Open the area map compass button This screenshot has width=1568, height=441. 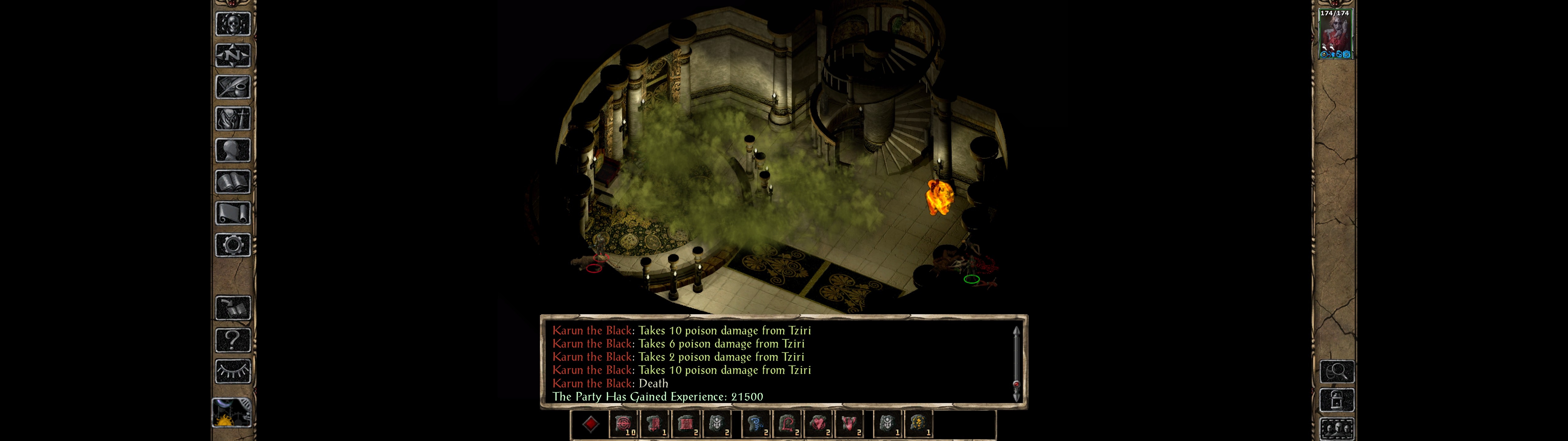(233, 55)
